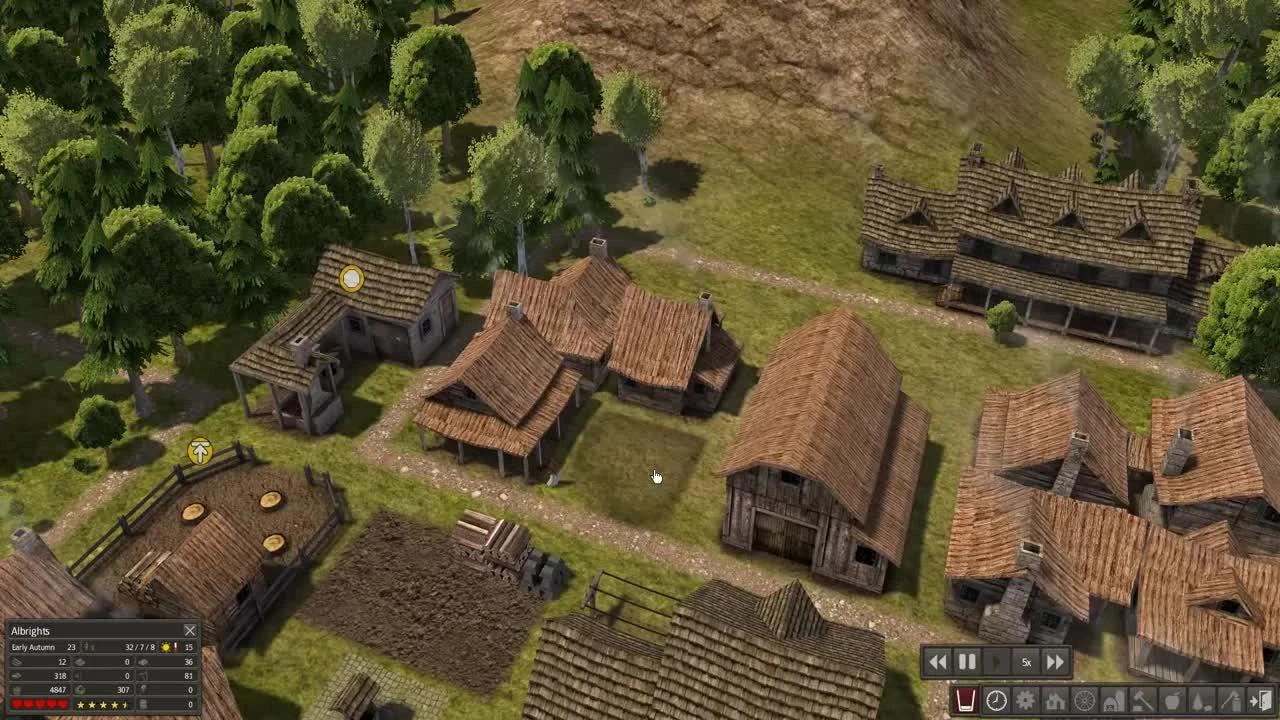Click the upward arrow marker over the pasture
1280x720 pixels.
[x=199, y=453]
